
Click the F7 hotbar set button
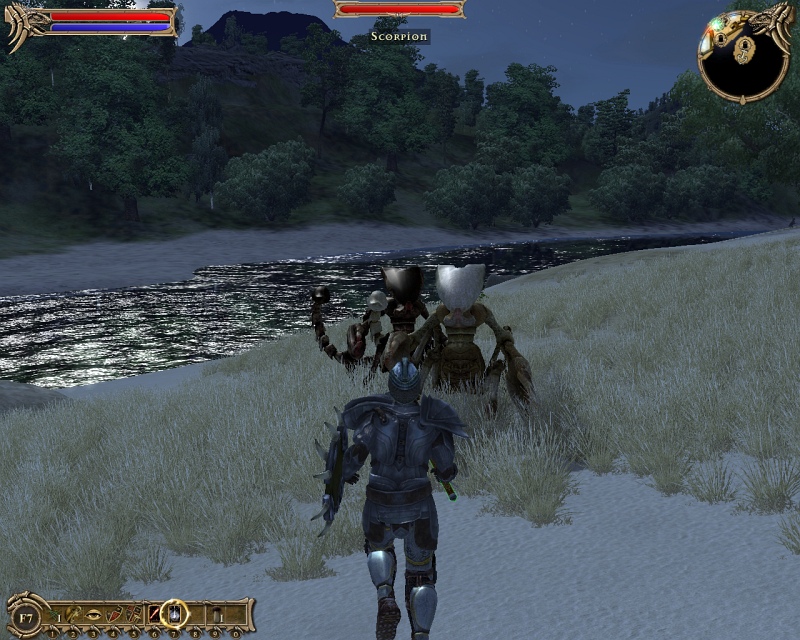(x=27, y=614)
